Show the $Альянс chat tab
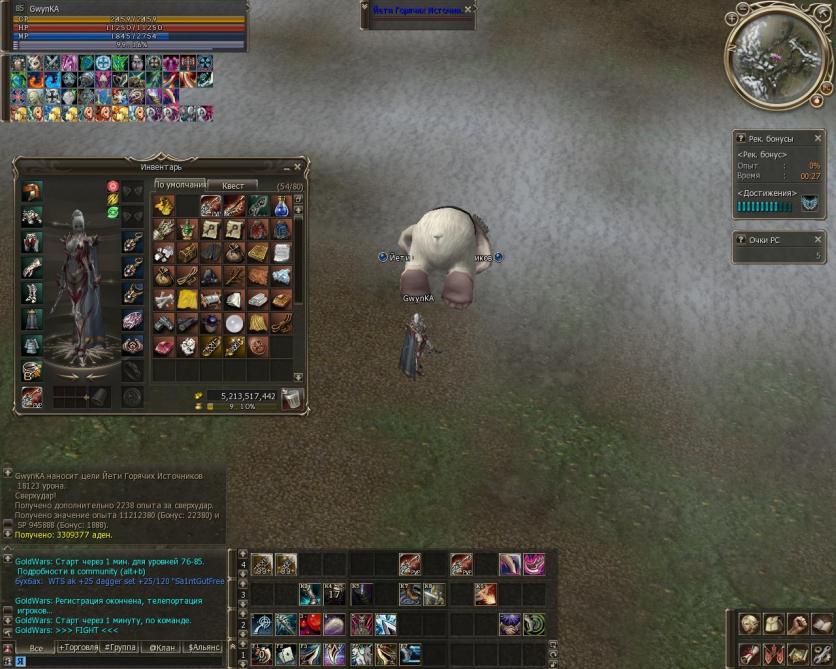The height and width of the screenshot is (669, 836). point(204,648)
